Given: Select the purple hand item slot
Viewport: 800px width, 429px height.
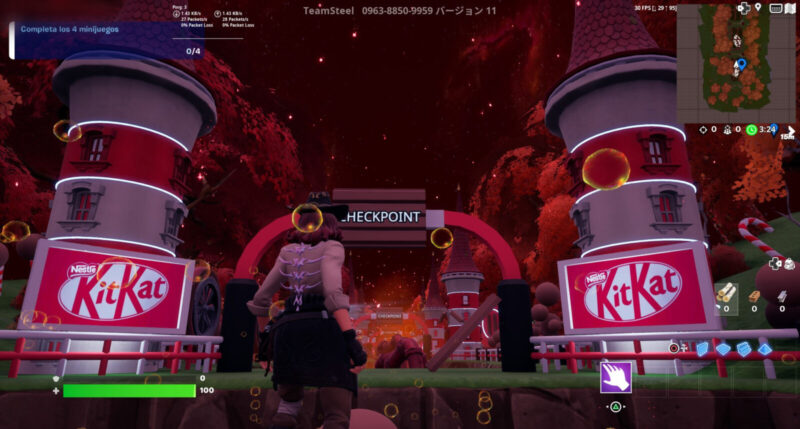Looking at the screenshot, I should tap(616, 377).
